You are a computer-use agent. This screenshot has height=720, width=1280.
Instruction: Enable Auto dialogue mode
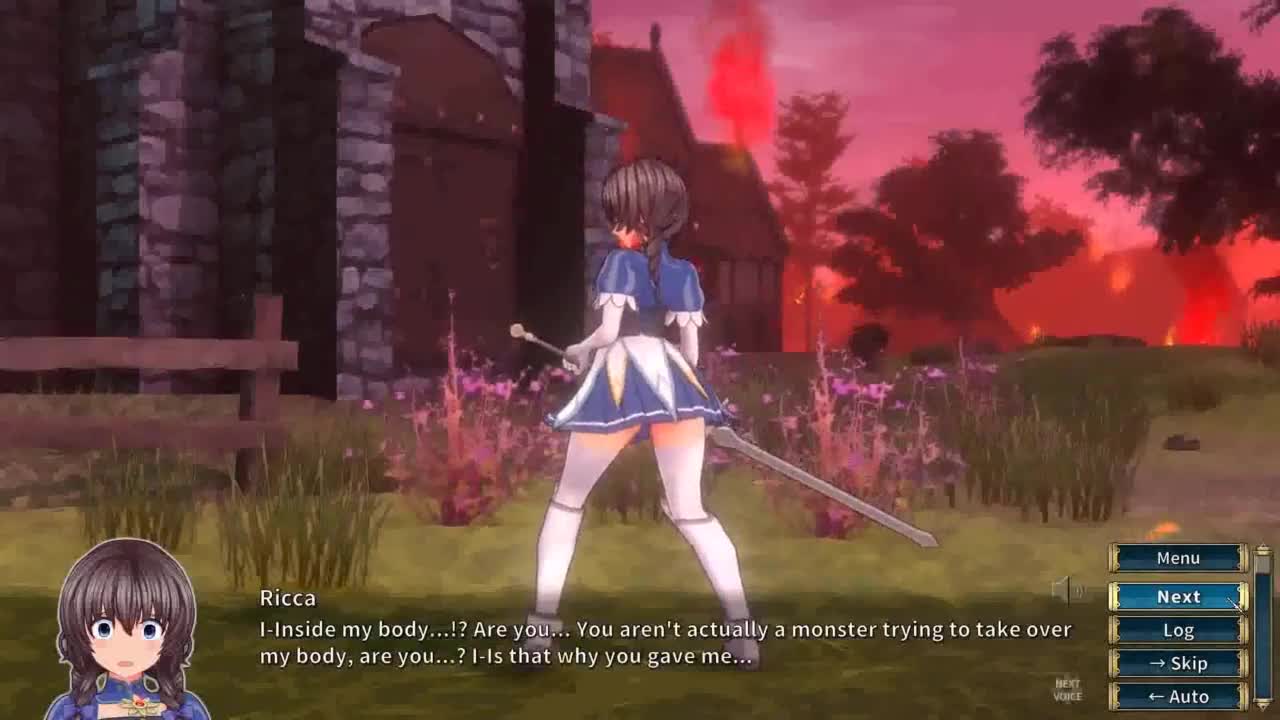[x=1178, y=696]
